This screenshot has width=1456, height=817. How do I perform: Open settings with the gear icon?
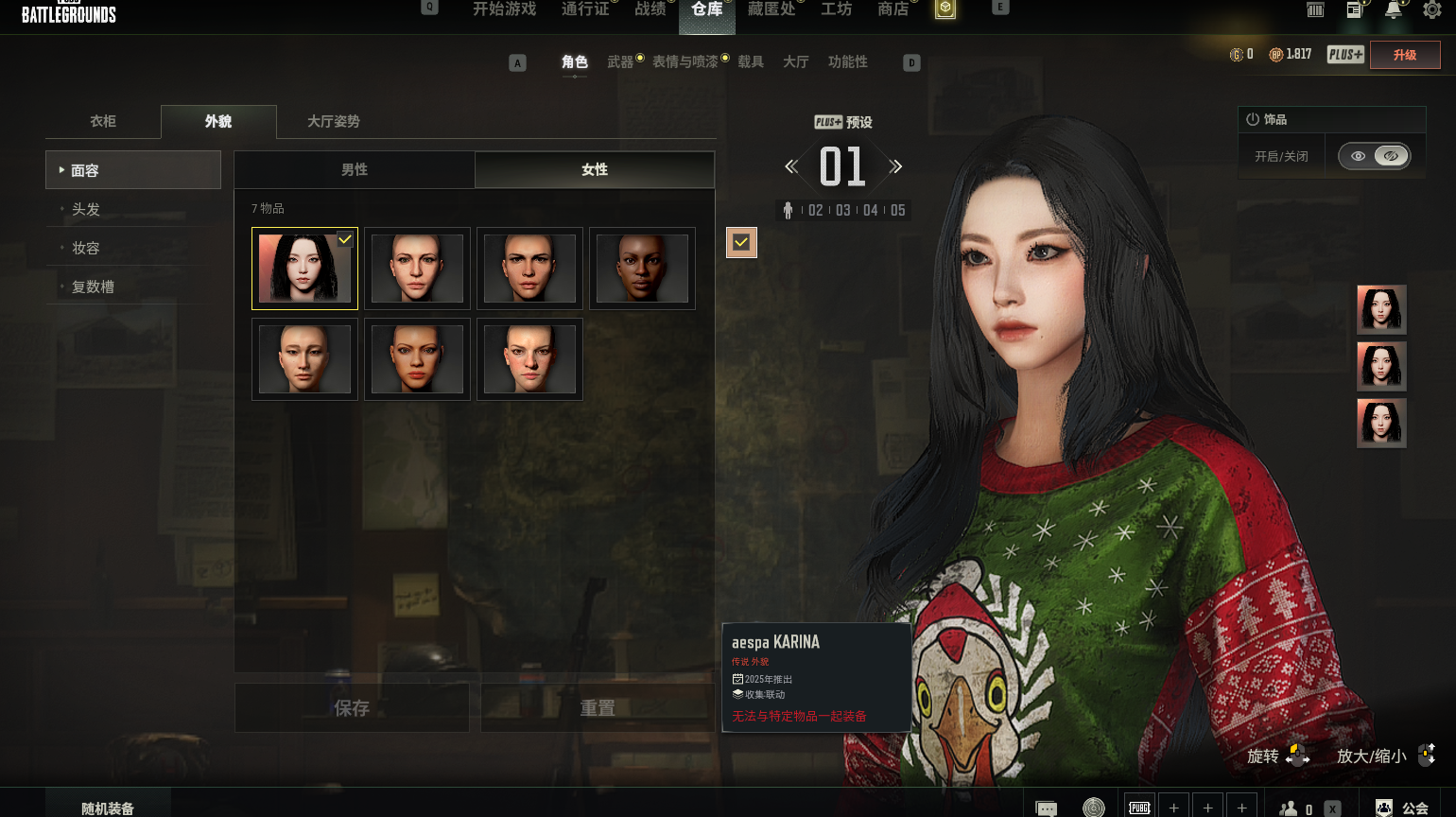pos(1432,10)
